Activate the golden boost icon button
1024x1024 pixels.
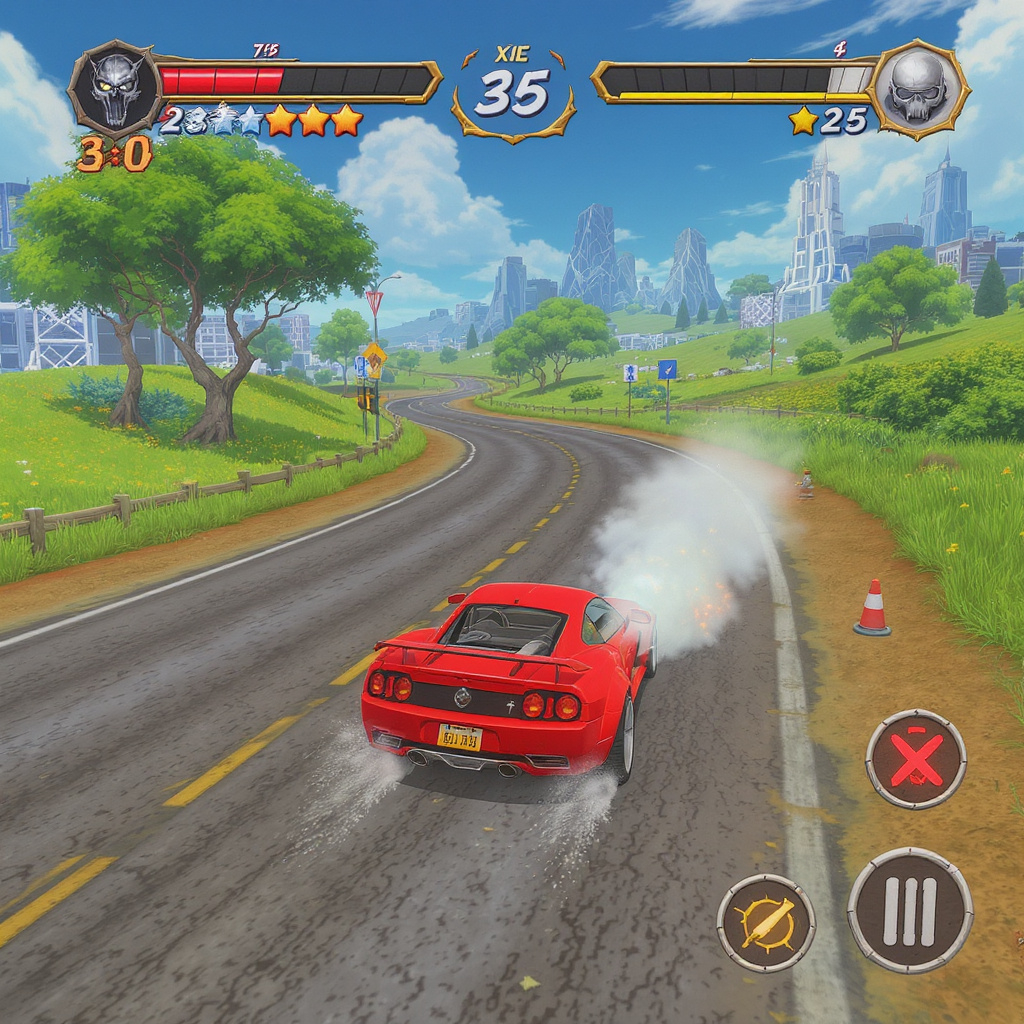coord(766,922)
